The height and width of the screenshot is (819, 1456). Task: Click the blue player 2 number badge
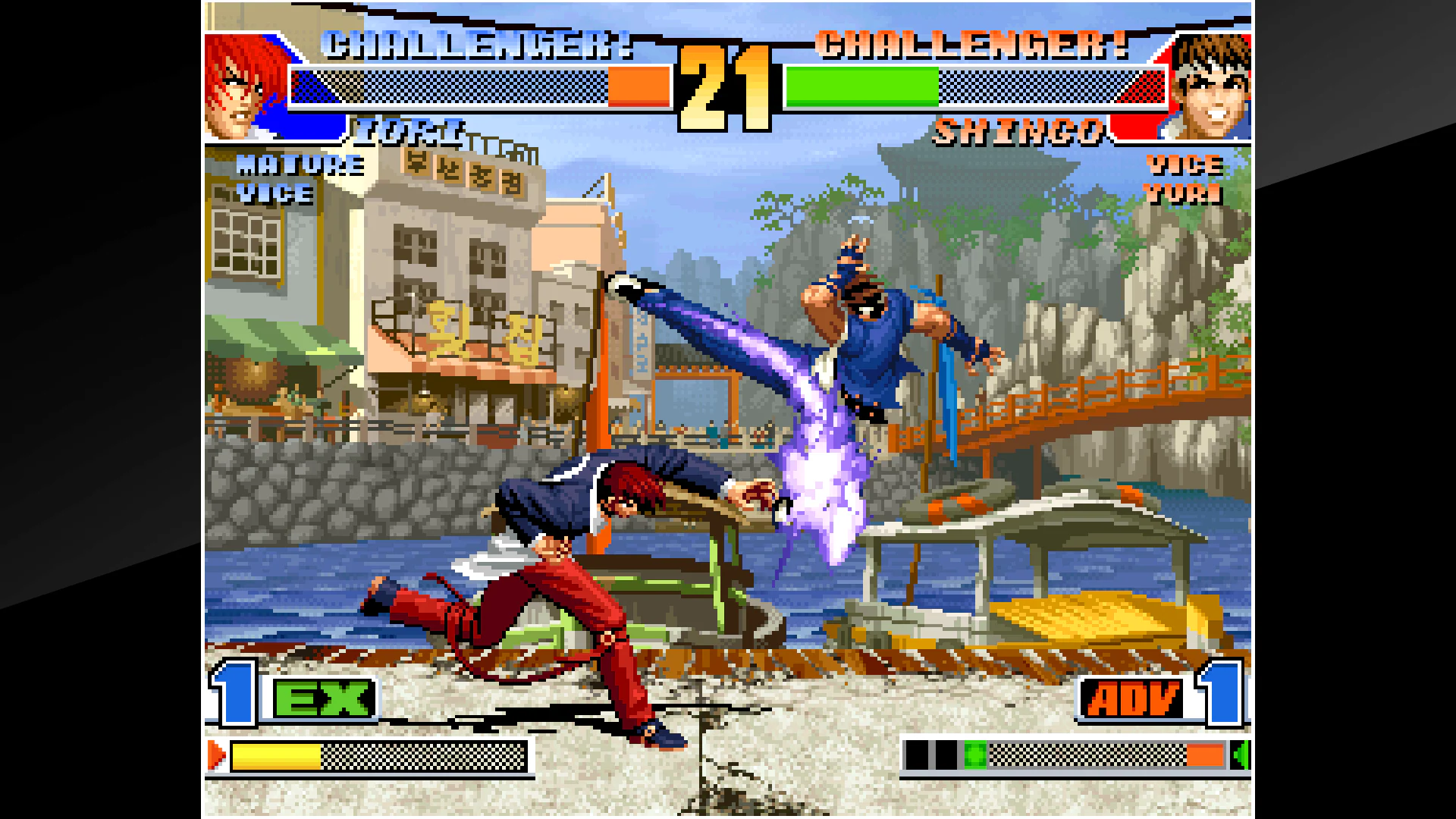[x=1221, y=697]
